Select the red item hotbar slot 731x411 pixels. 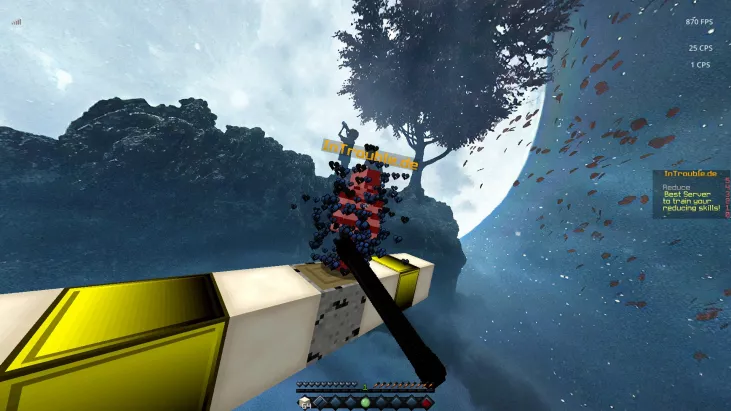click(x=425, y=402)
